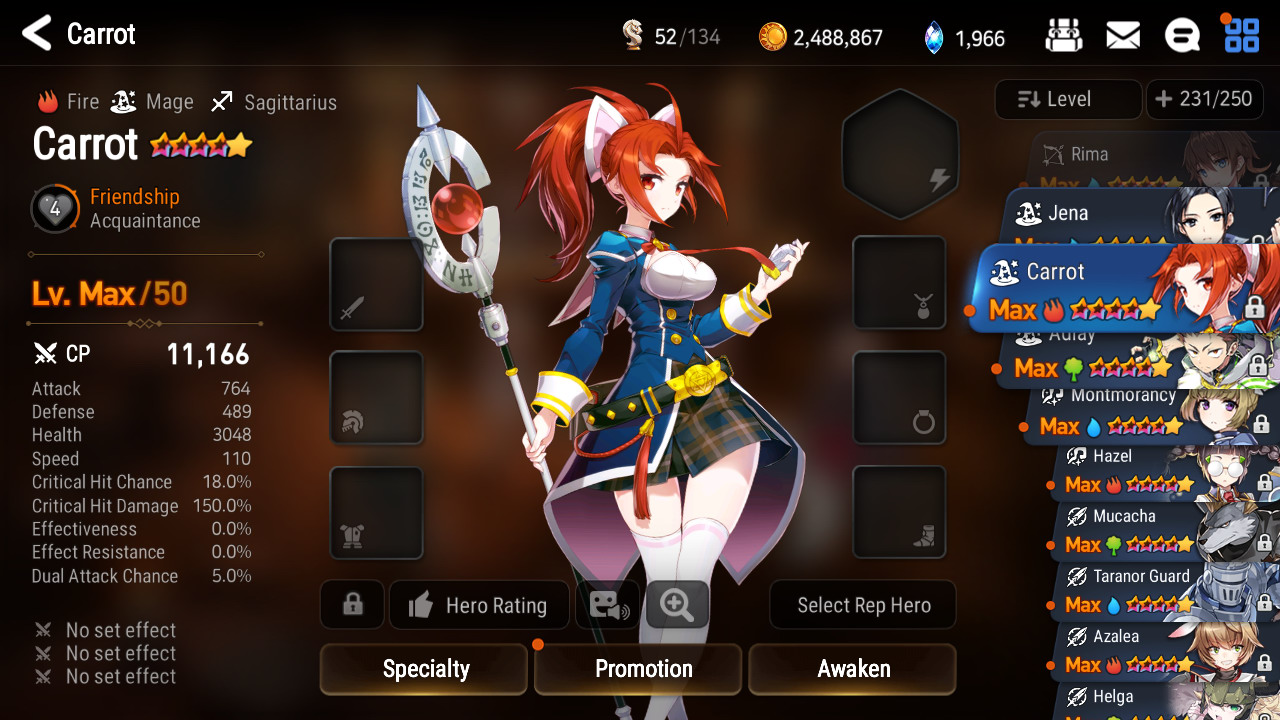Open the Specialty menu
This screenshot has width=1280, height=720.
424,669
